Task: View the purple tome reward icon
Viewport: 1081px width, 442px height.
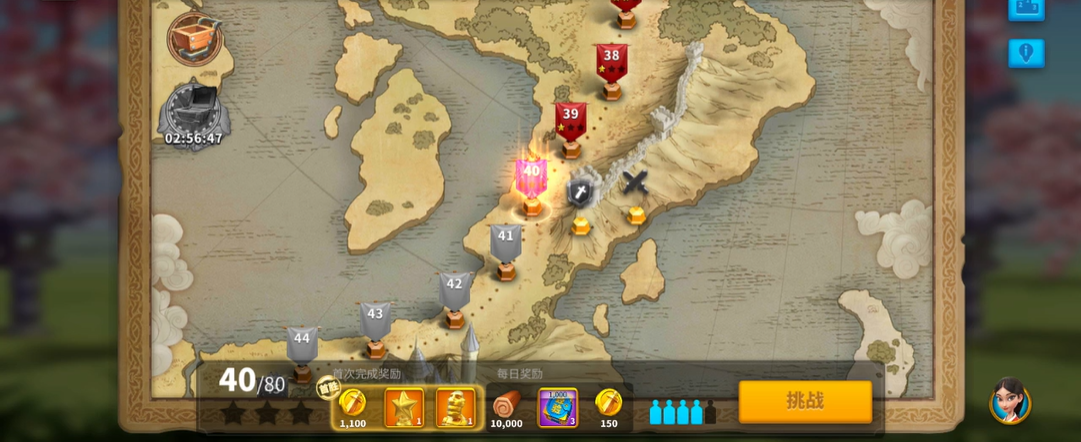Action: 557,407
